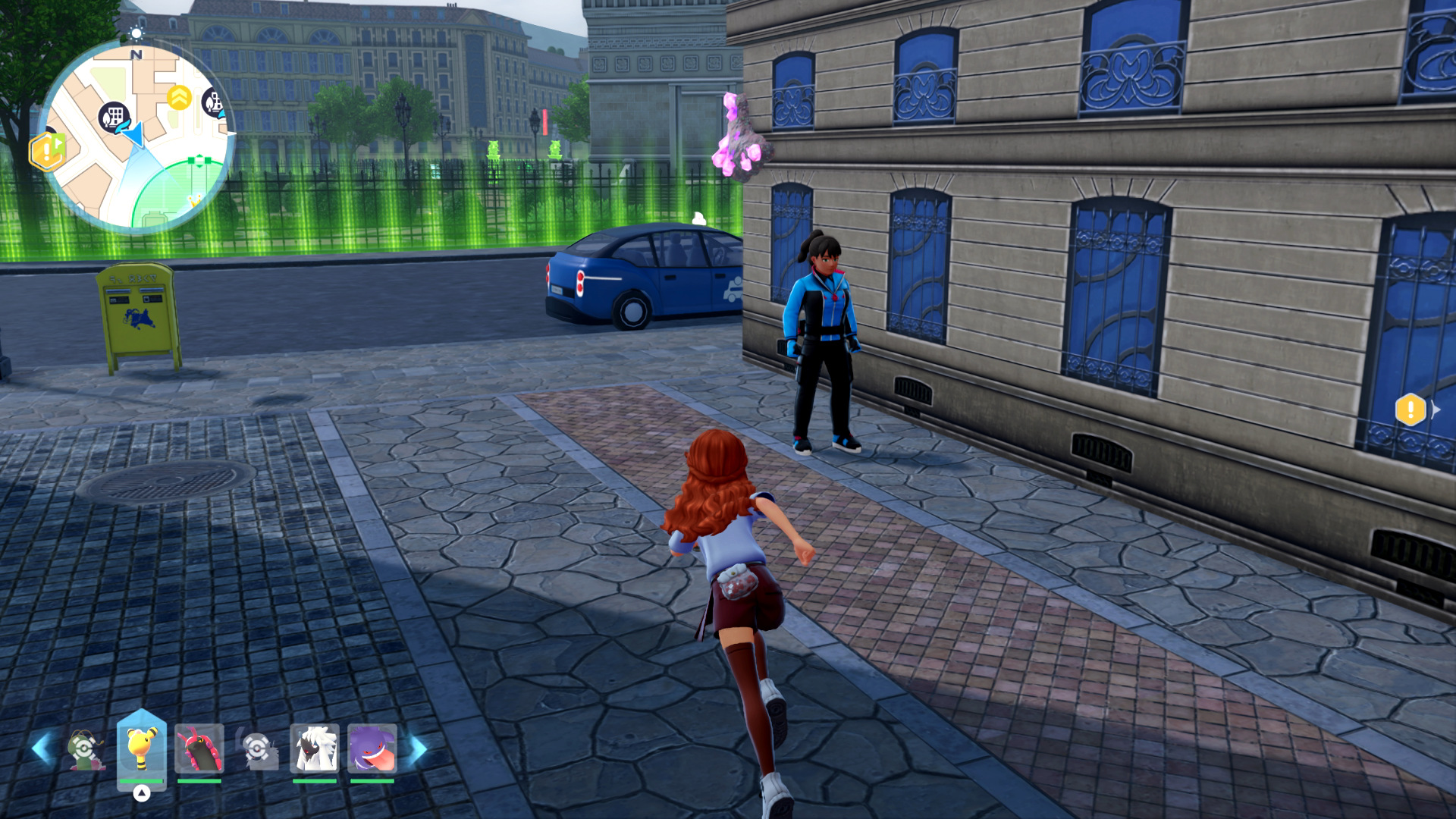This screenshot has width=1456, height=819.
Task: Choose the green bud Pokémon party slot
Action: pos(85,749)
